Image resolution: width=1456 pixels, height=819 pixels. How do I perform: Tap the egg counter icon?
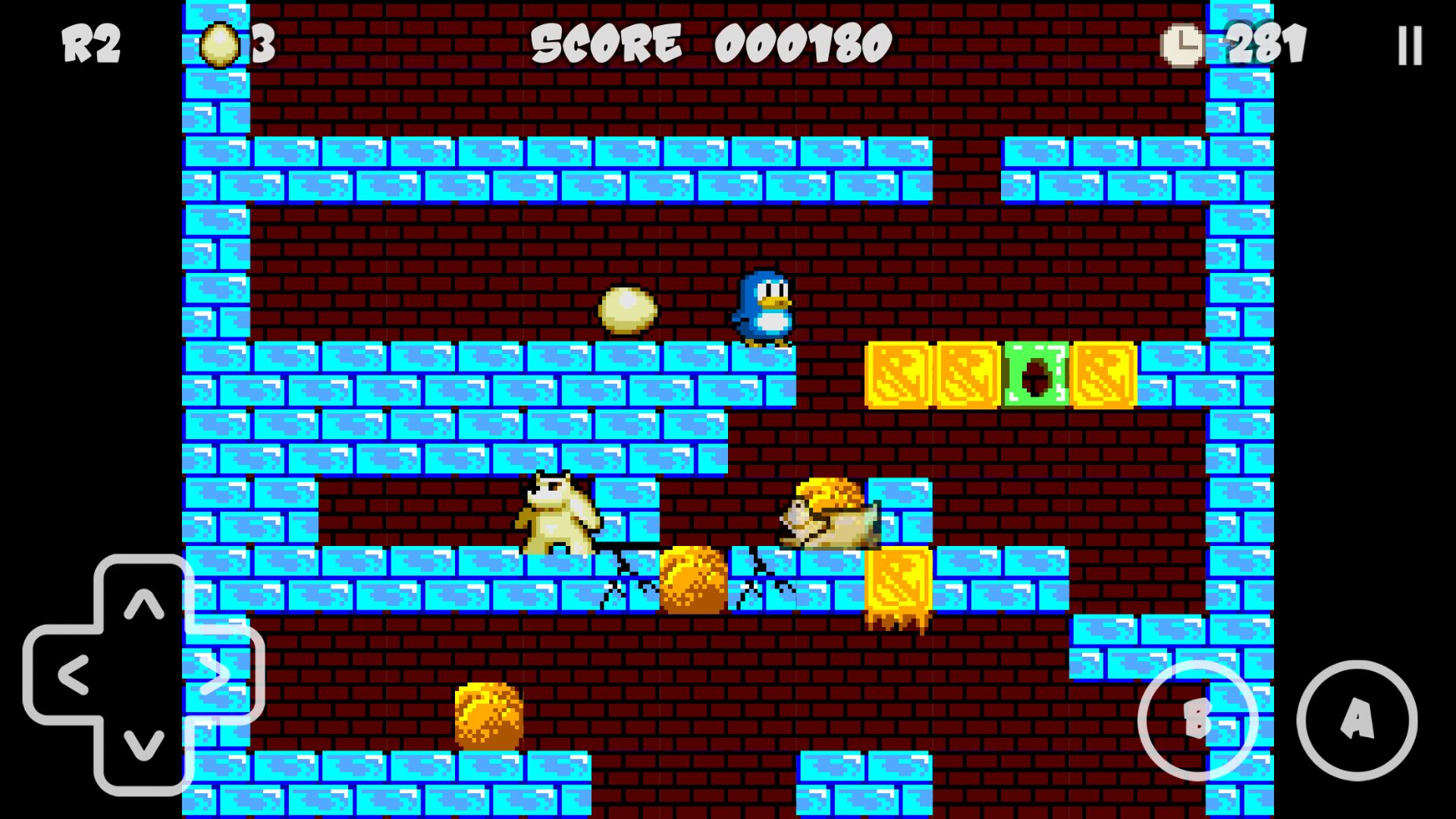click(x=220, y=44)
